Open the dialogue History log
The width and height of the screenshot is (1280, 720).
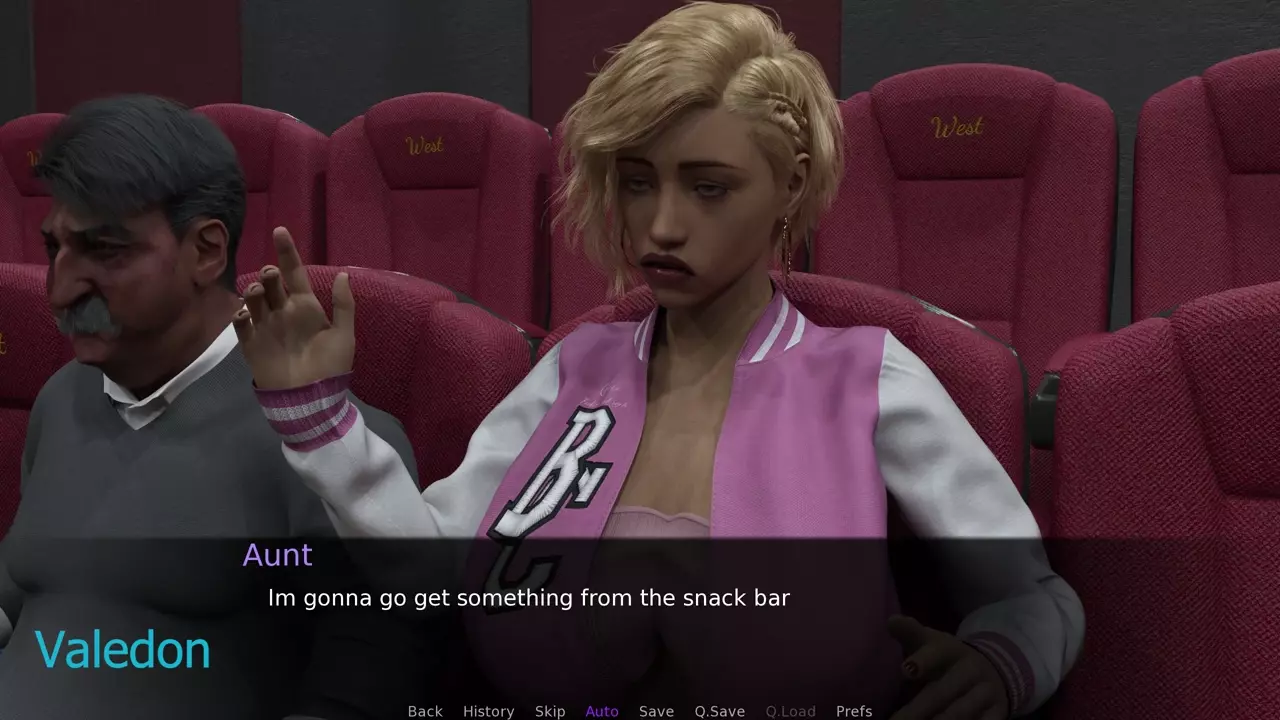pyautogui.click(x=488, y=711)
